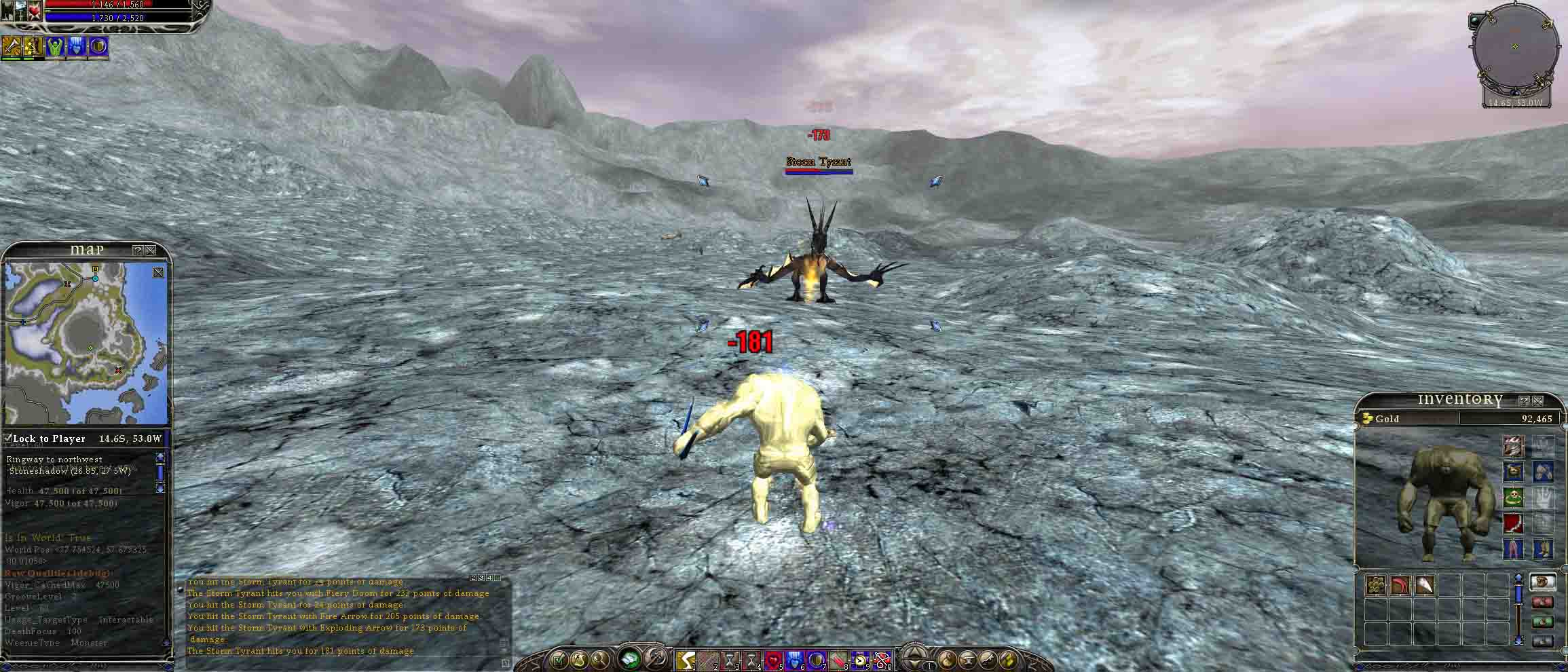
Task: Click the green arms-raised buff icon
Action: point(56,46)
